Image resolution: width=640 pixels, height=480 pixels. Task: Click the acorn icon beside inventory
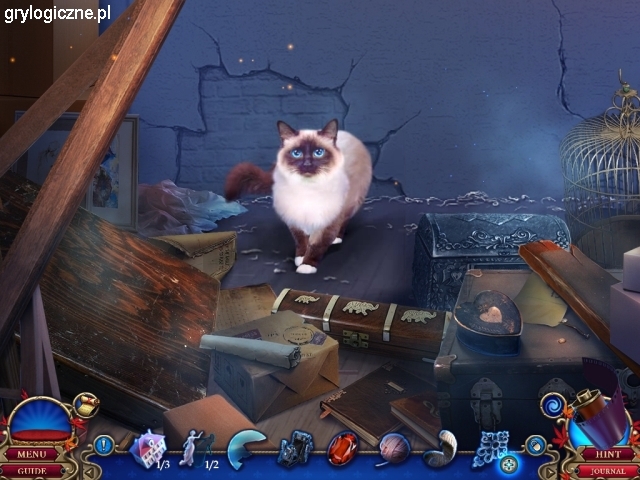coord(535,446)
